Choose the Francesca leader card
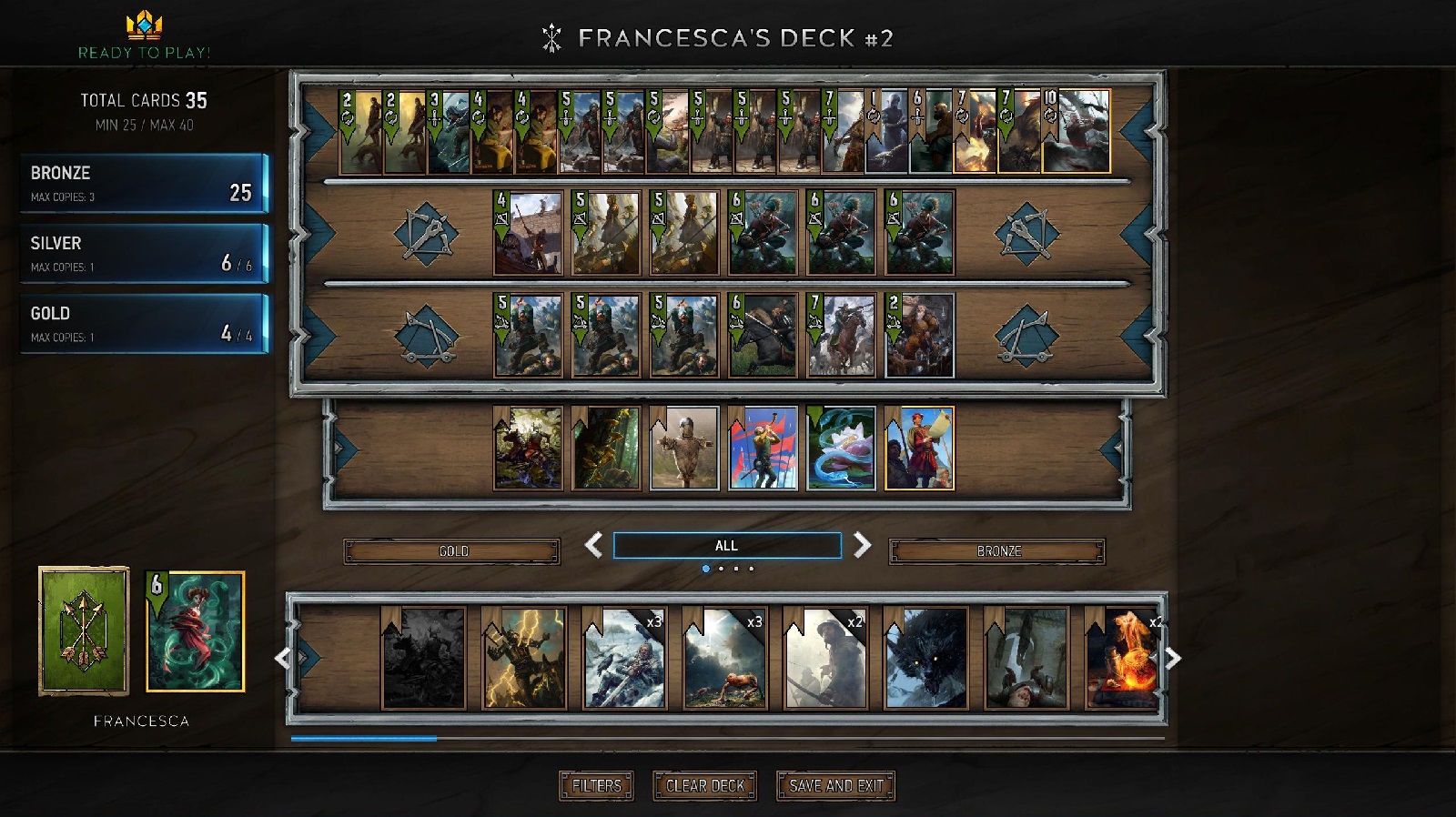This screenshot has width=1456, height=817. pos(196,631)
